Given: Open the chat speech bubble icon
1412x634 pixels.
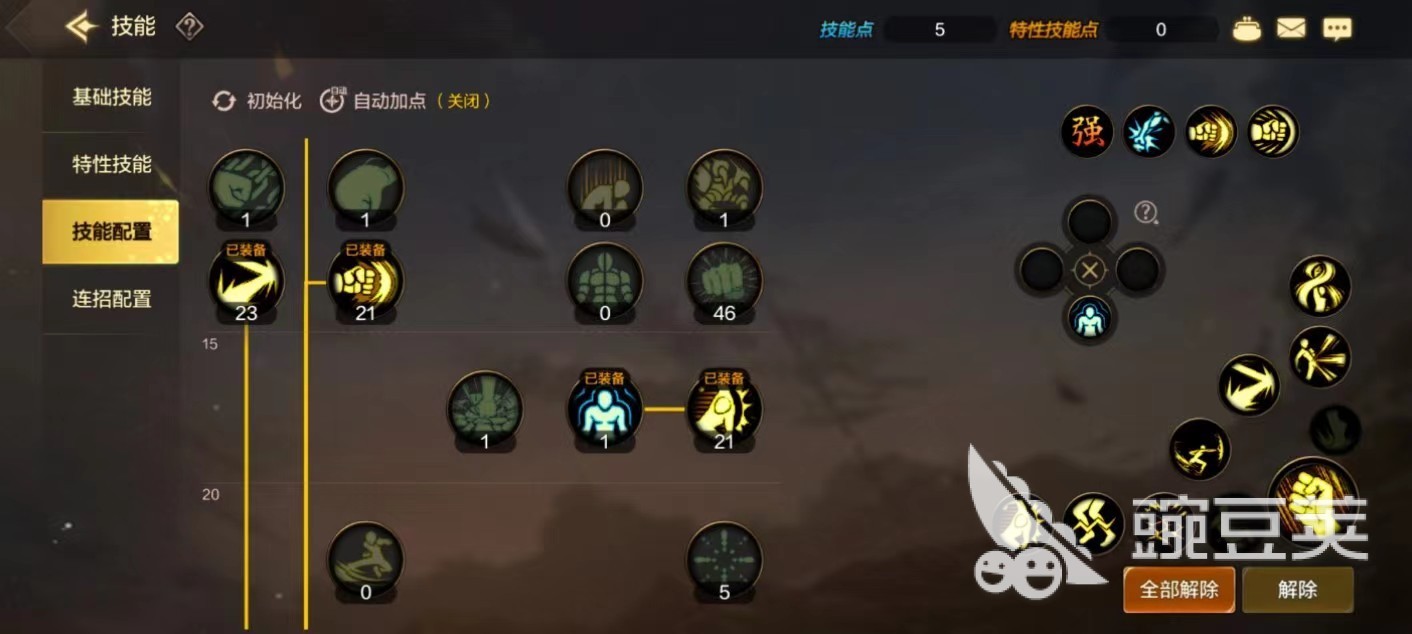Looking at the screenshot, I should pos(1337,29).
